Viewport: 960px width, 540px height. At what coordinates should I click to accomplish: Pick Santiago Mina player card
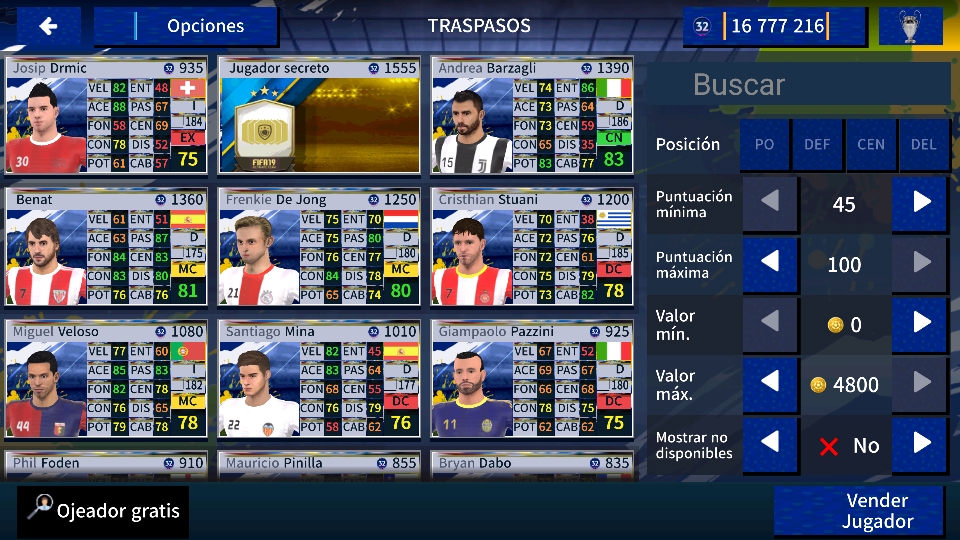[320, 379]
